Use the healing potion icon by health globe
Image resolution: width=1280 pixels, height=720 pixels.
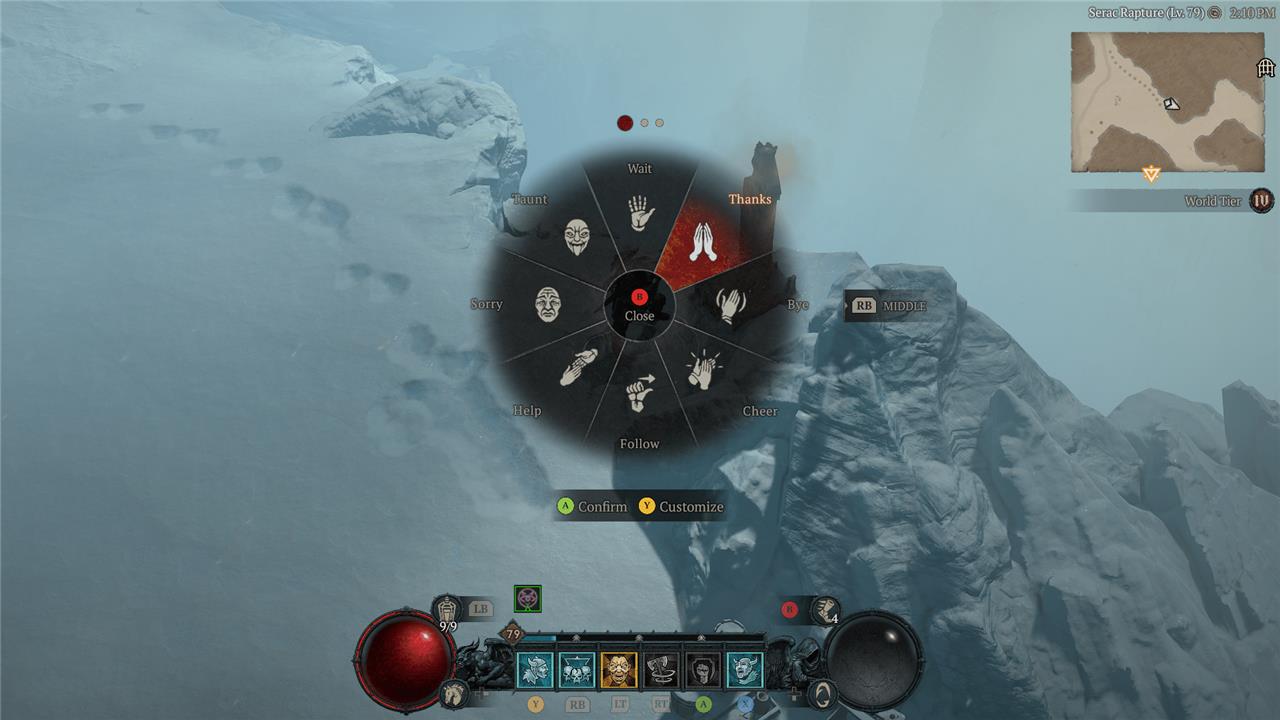[x=447, y=608]
